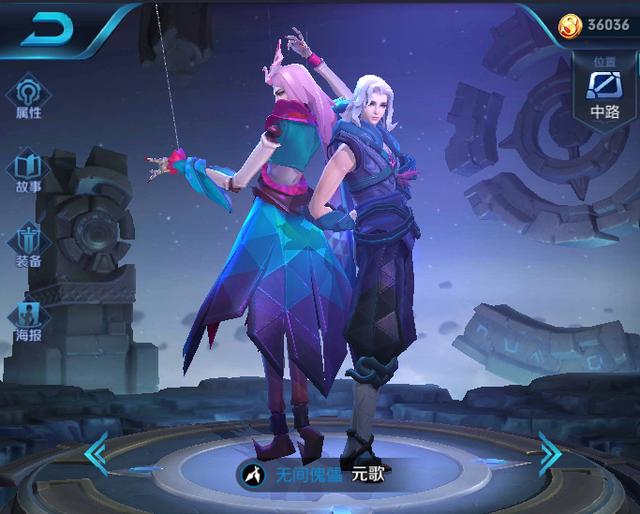640x514 pixels.
Task: Open the 属性 attributes panel
Action: click(x=28, y=98)
